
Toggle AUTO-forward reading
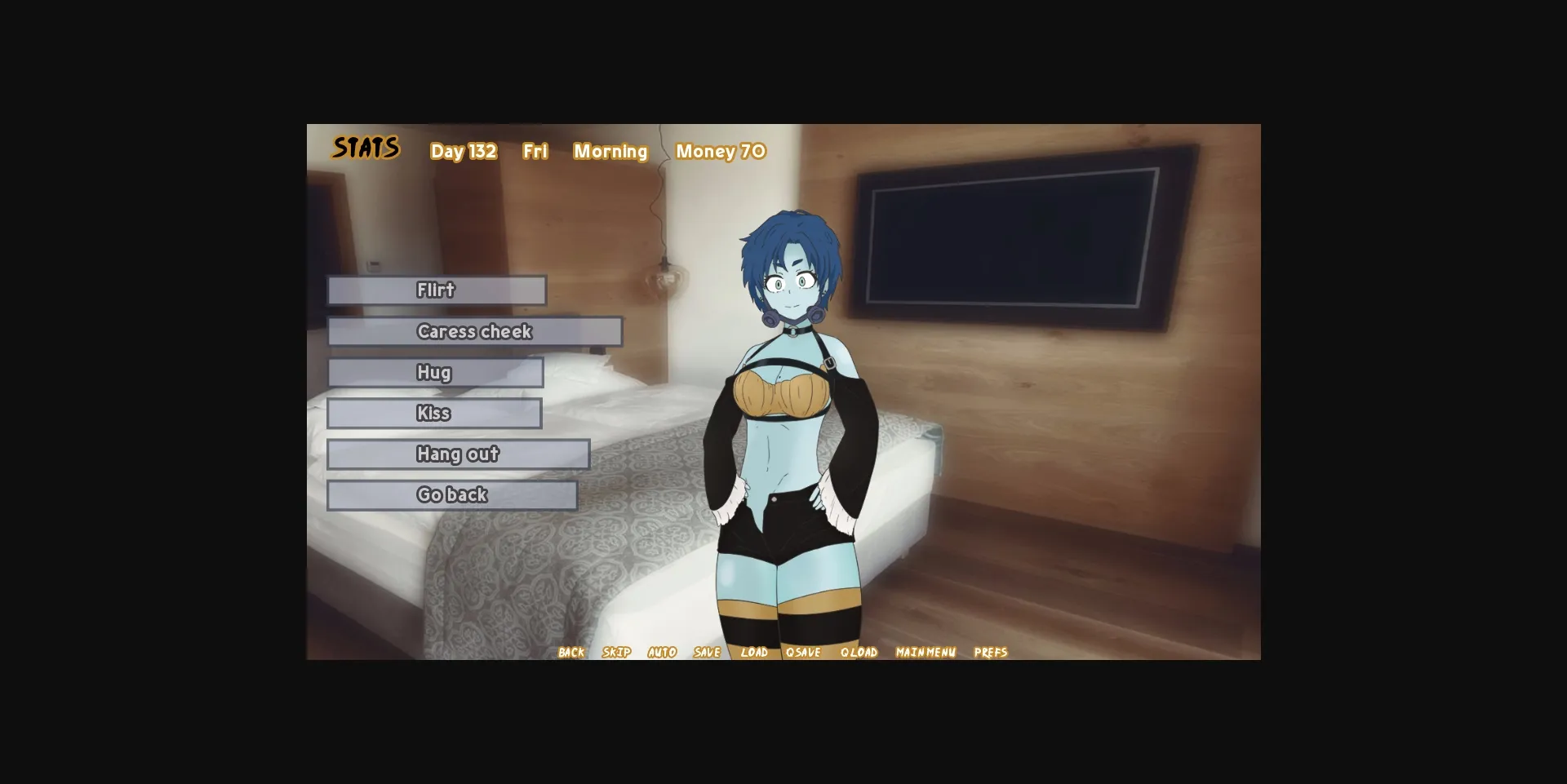(x=662, y=652)
